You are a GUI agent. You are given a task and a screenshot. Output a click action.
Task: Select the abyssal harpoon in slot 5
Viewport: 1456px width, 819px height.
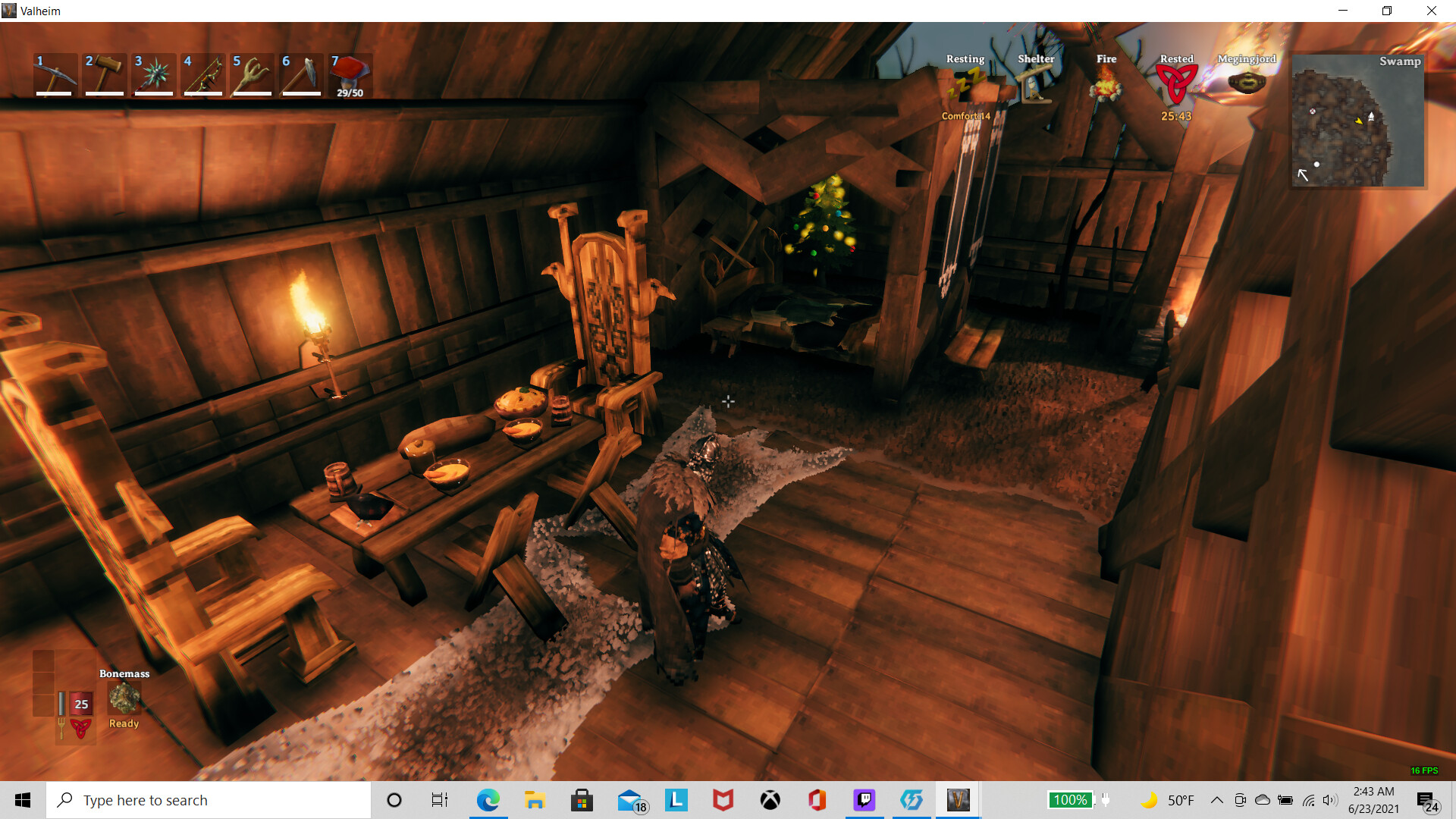point(252,75)
